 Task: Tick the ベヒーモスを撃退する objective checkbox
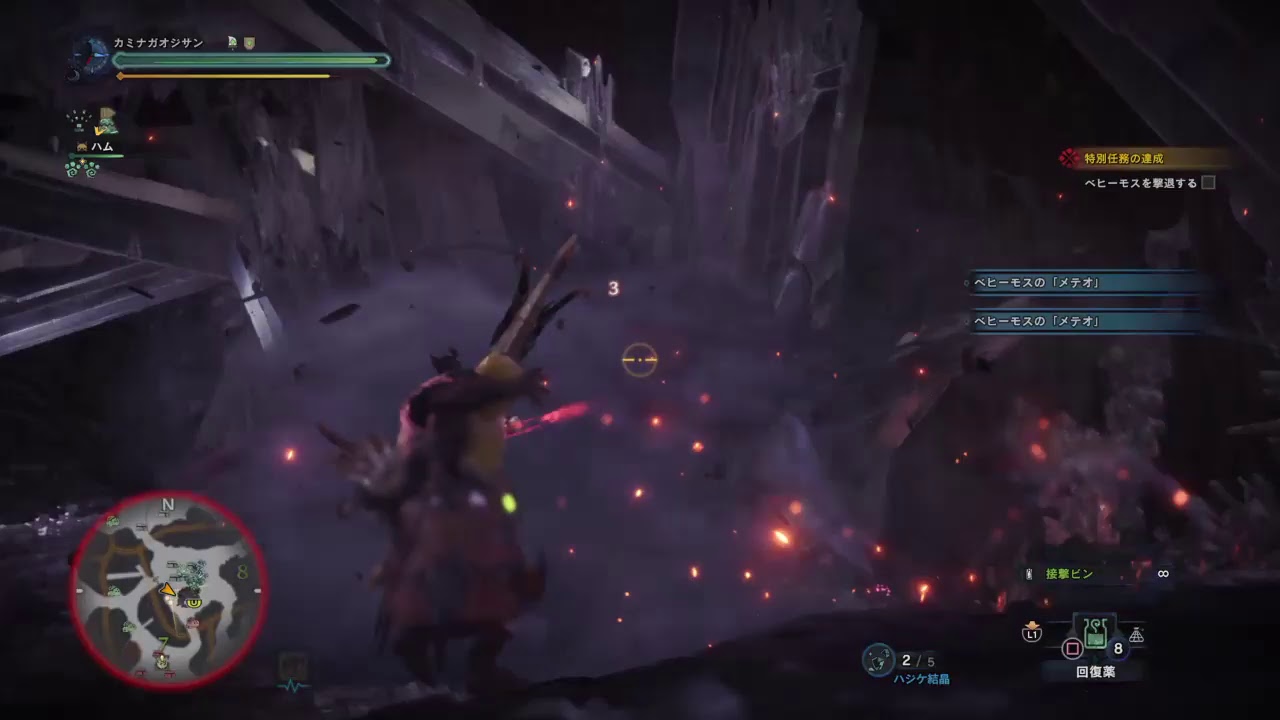1207,181
